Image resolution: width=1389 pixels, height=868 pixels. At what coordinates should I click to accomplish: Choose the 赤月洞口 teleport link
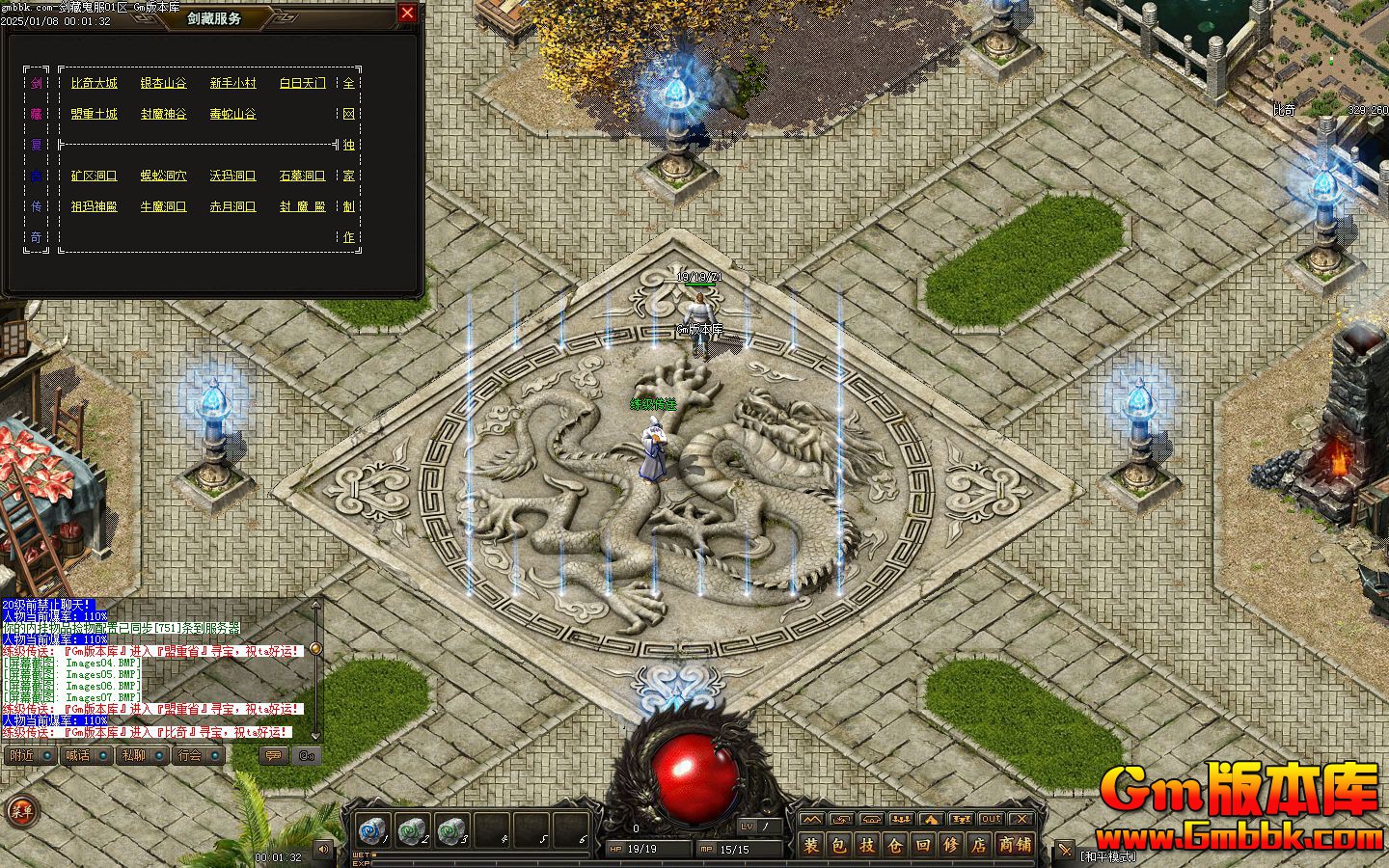click(x=233, y=206)
